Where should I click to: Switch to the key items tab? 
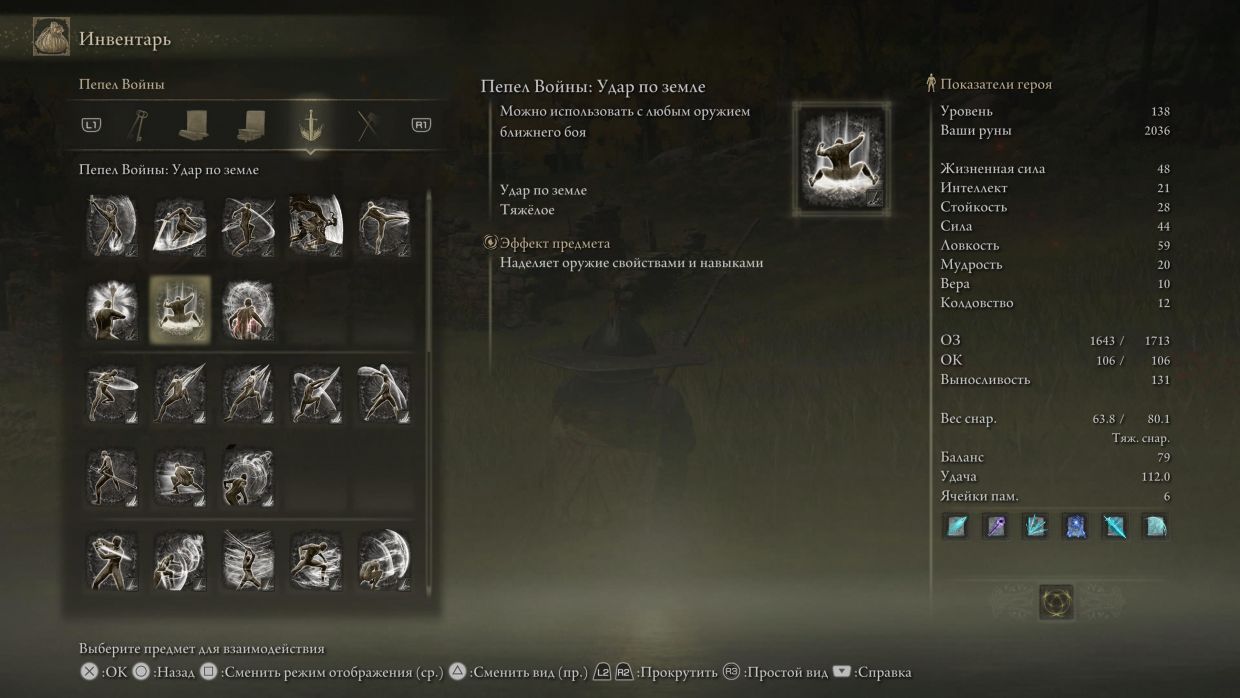pos(136,125)
